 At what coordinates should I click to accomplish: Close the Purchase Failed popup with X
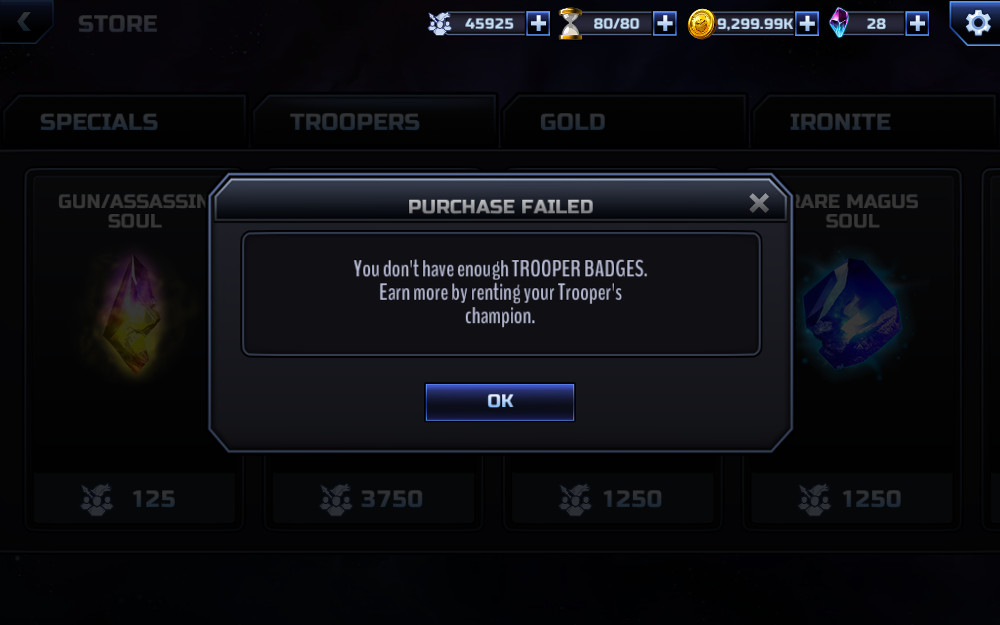[x=759, y=204]
